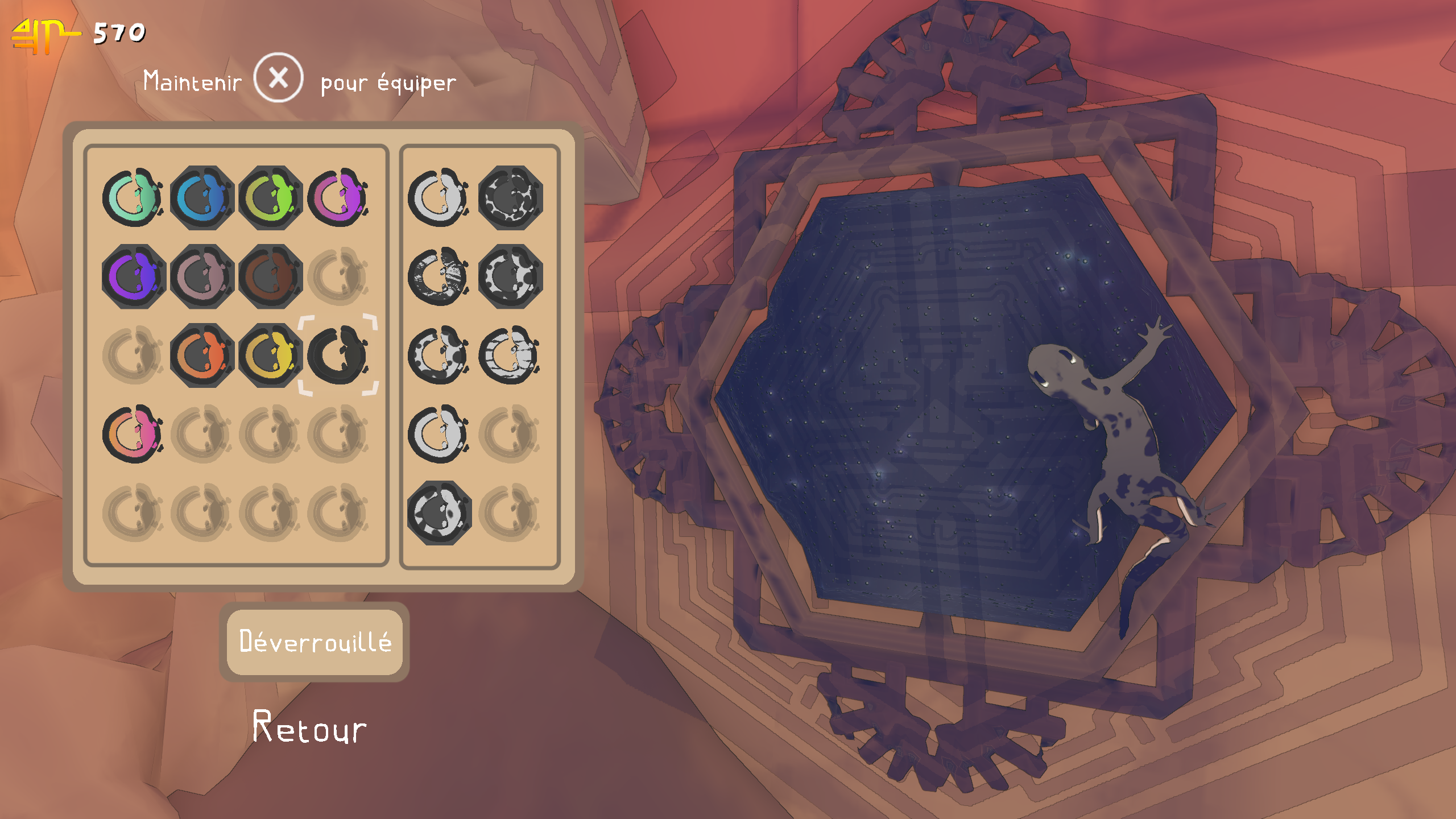Pick the yellow salamander color
1456x819 pixels.
point(271,355)
